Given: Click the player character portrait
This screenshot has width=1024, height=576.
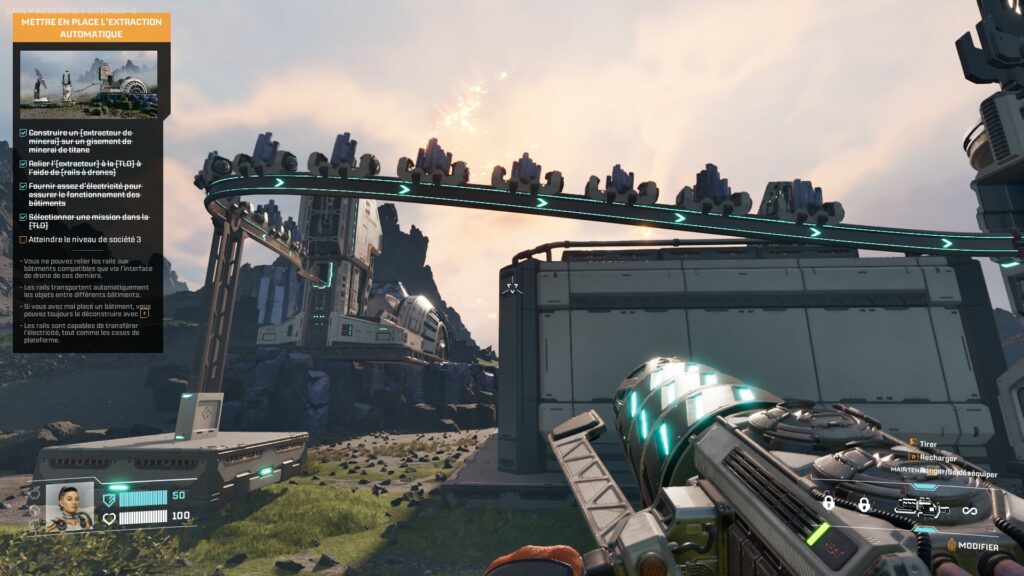Looking at the screenshot, I should [x=70, y=506].
